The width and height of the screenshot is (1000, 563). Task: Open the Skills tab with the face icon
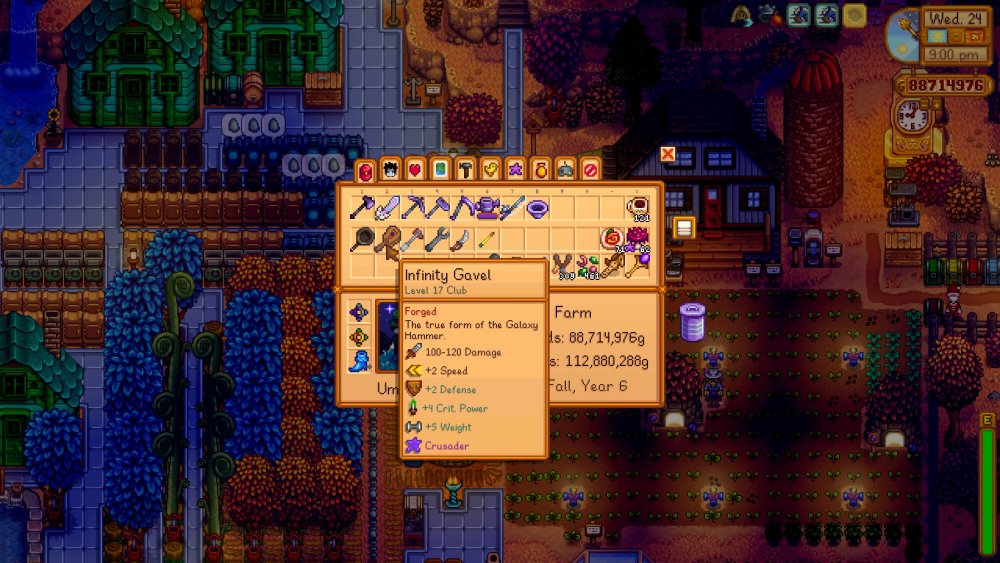pos(390,169)
